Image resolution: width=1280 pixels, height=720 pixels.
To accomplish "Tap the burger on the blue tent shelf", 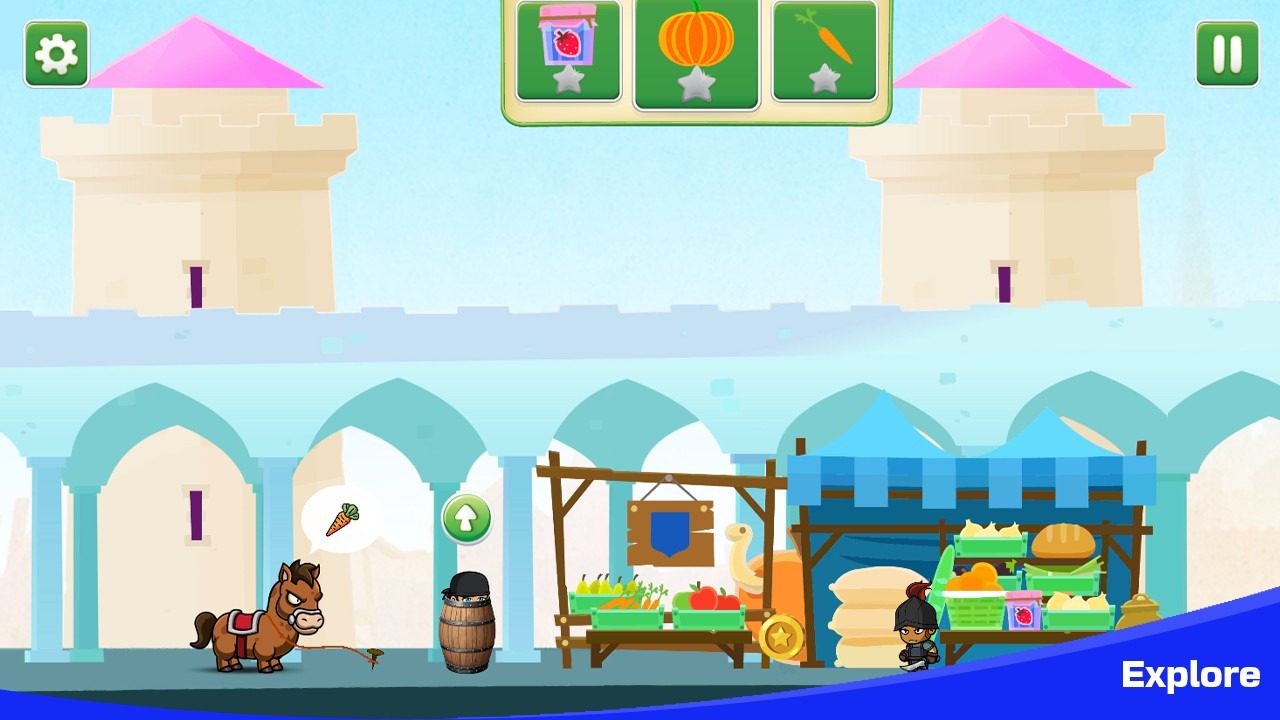I will (1063, 540).
